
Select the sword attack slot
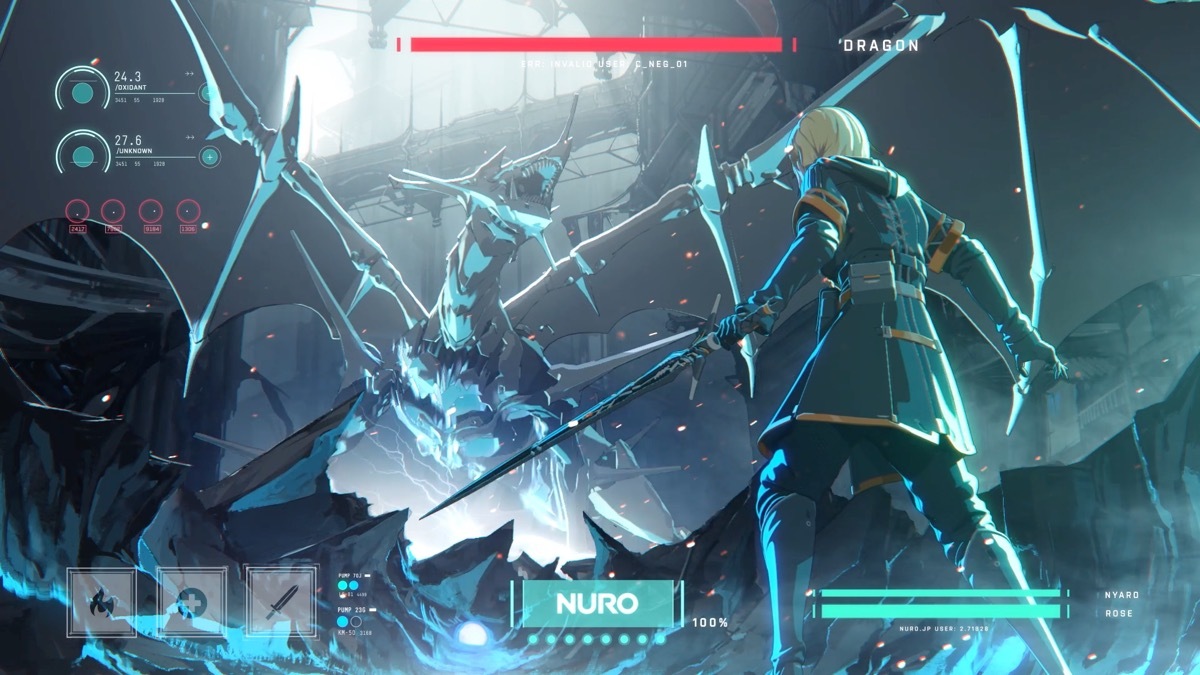pos(279,603)
